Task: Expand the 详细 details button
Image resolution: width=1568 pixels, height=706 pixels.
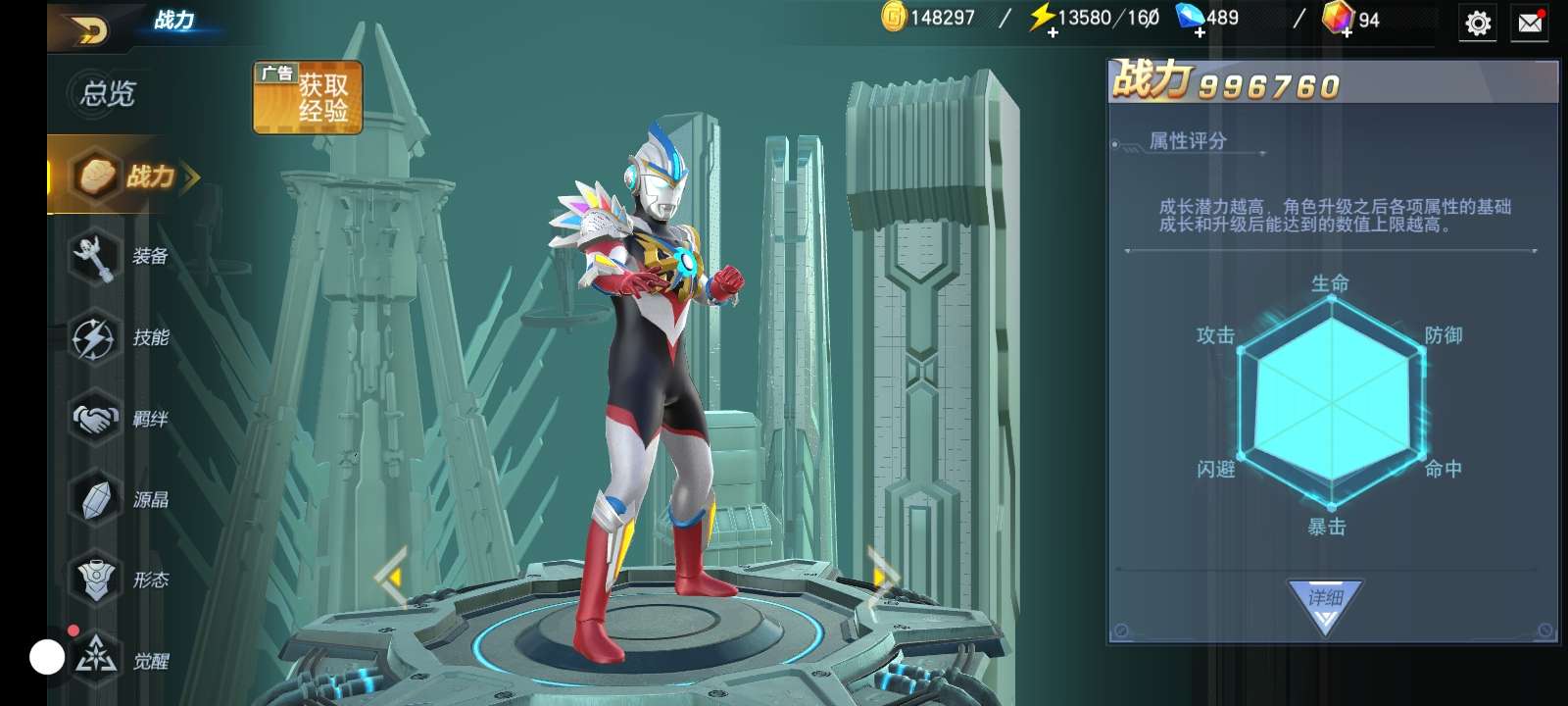Action: point(1325,601)
